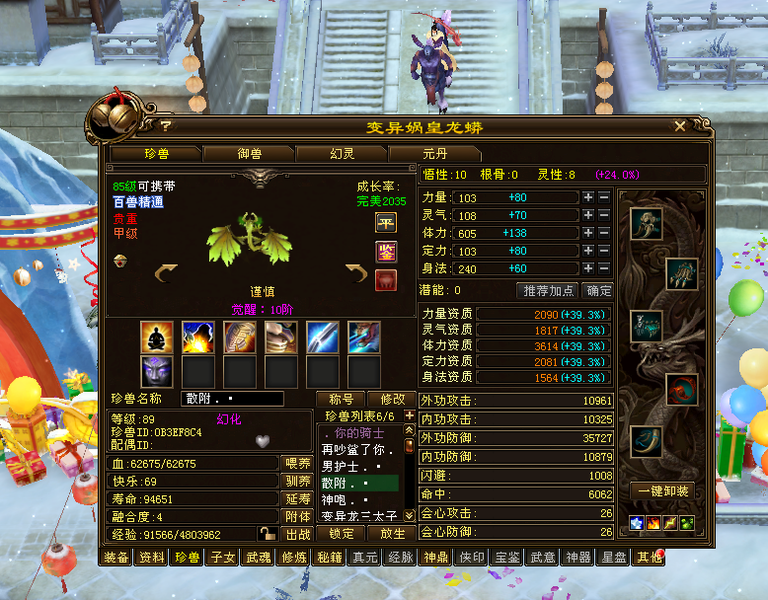Close the pet window
The image size is (768, 600).
point(680,127)
